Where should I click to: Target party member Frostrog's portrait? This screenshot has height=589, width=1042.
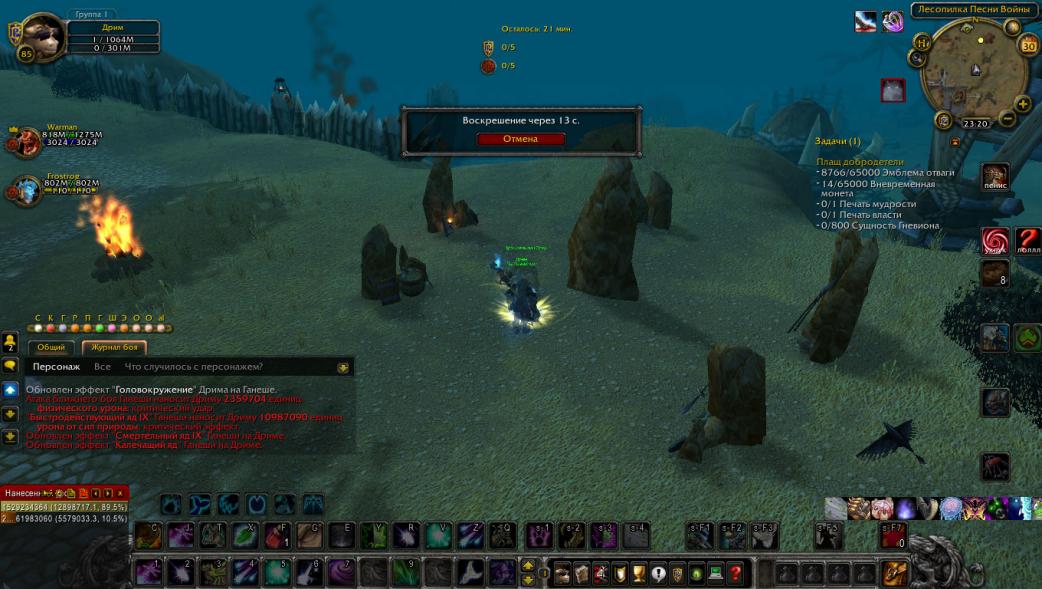click(25, 190)
